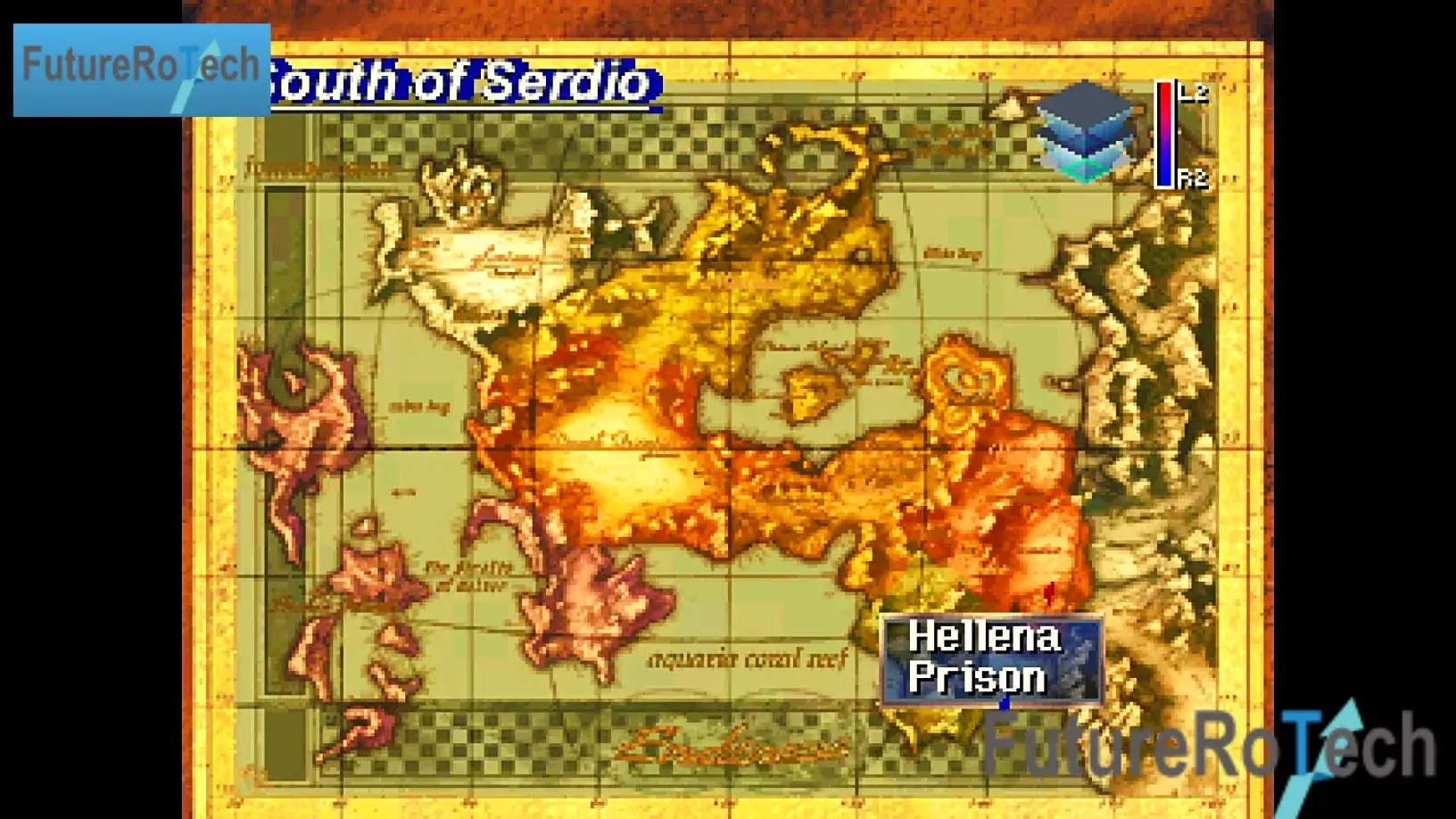This screenshot has width=1456, height=819.
Task: Select the Hellena Prison location label
Action: pyautogui.click(x=990, y=658)
